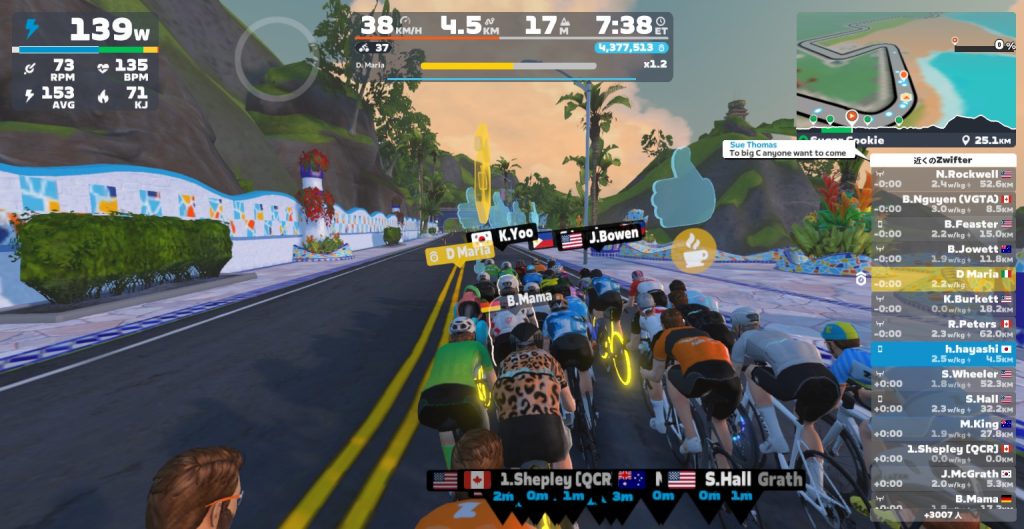Select the blue h.hayashi row
Image resolution: width=1024 pixels, height=529 pixels.
pyautogui.click(x=943, y=354)
